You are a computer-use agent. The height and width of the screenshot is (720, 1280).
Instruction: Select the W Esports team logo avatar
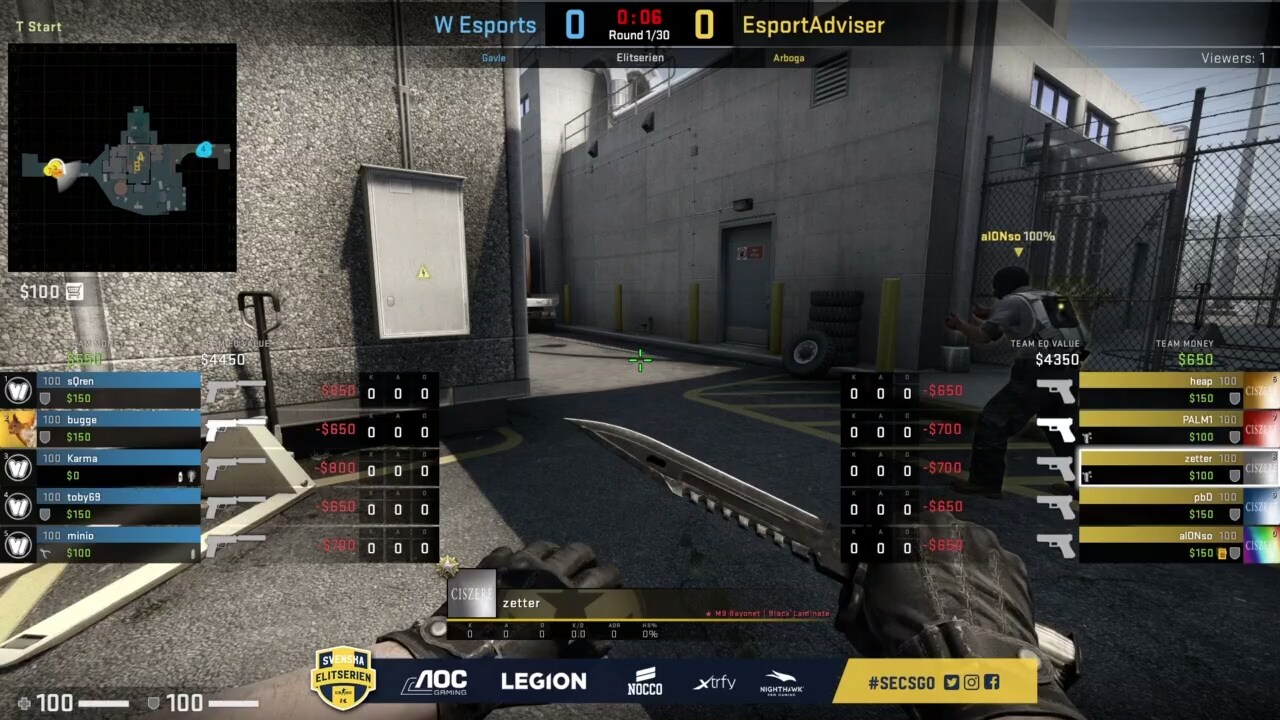(x=18, y=390)
